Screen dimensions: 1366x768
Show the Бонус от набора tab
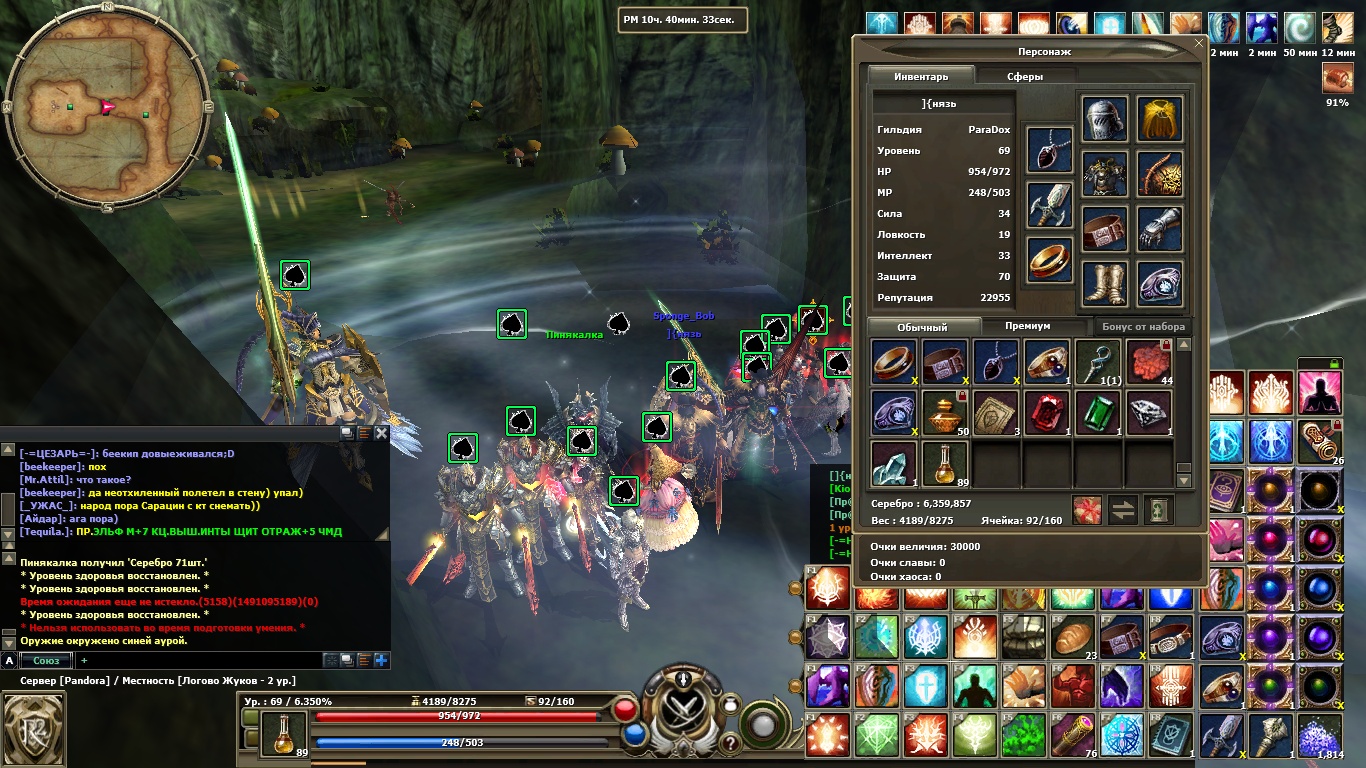pos(1143,326)
